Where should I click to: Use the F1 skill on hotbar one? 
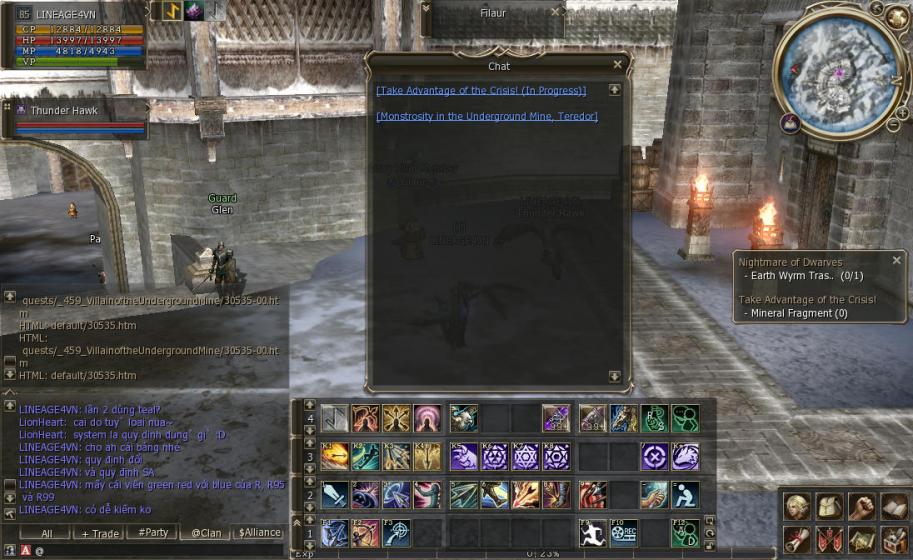[x=335, y=533]
